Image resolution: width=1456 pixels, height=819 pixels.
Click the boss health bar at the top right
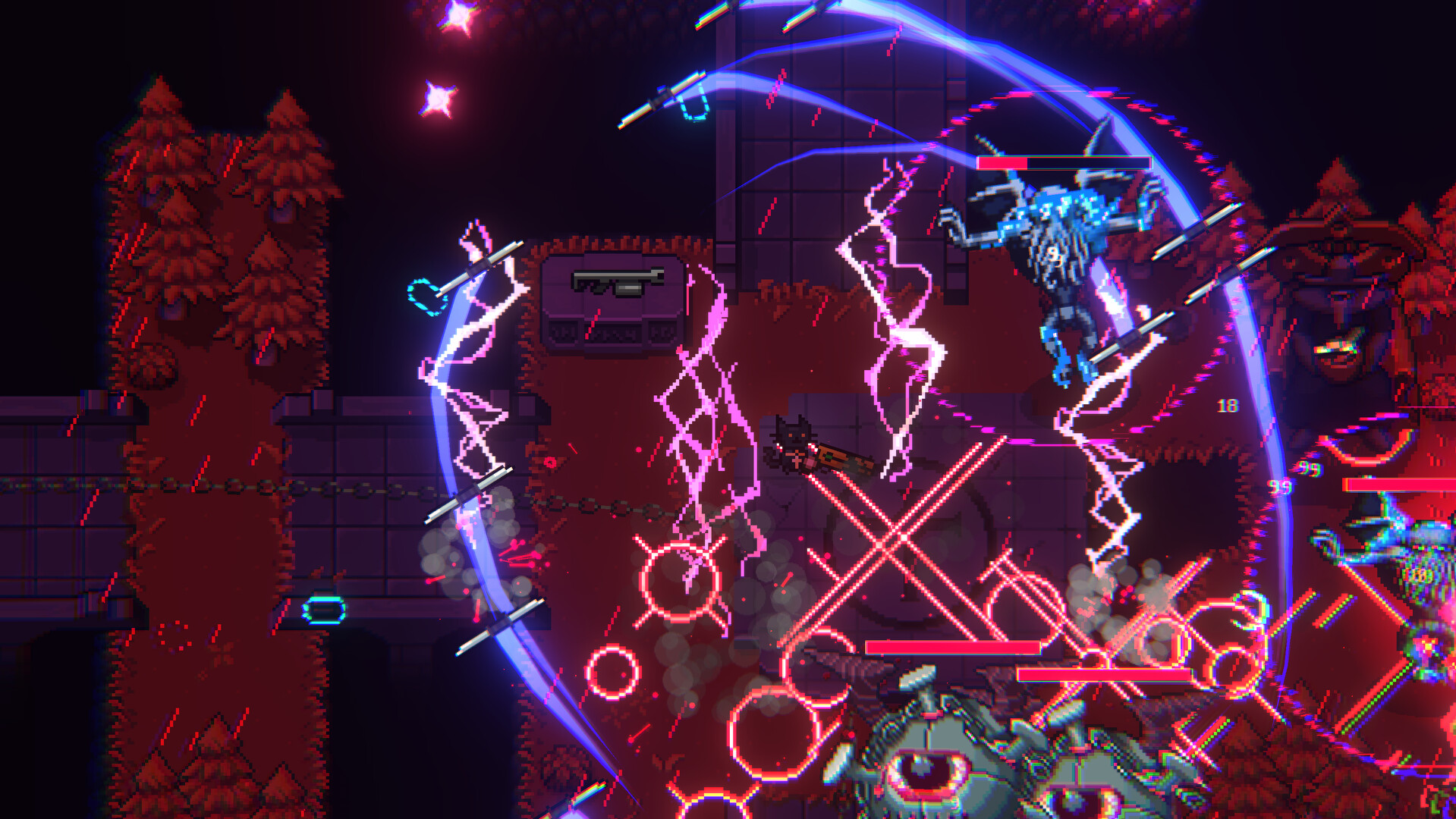(x=1064, y=162)
